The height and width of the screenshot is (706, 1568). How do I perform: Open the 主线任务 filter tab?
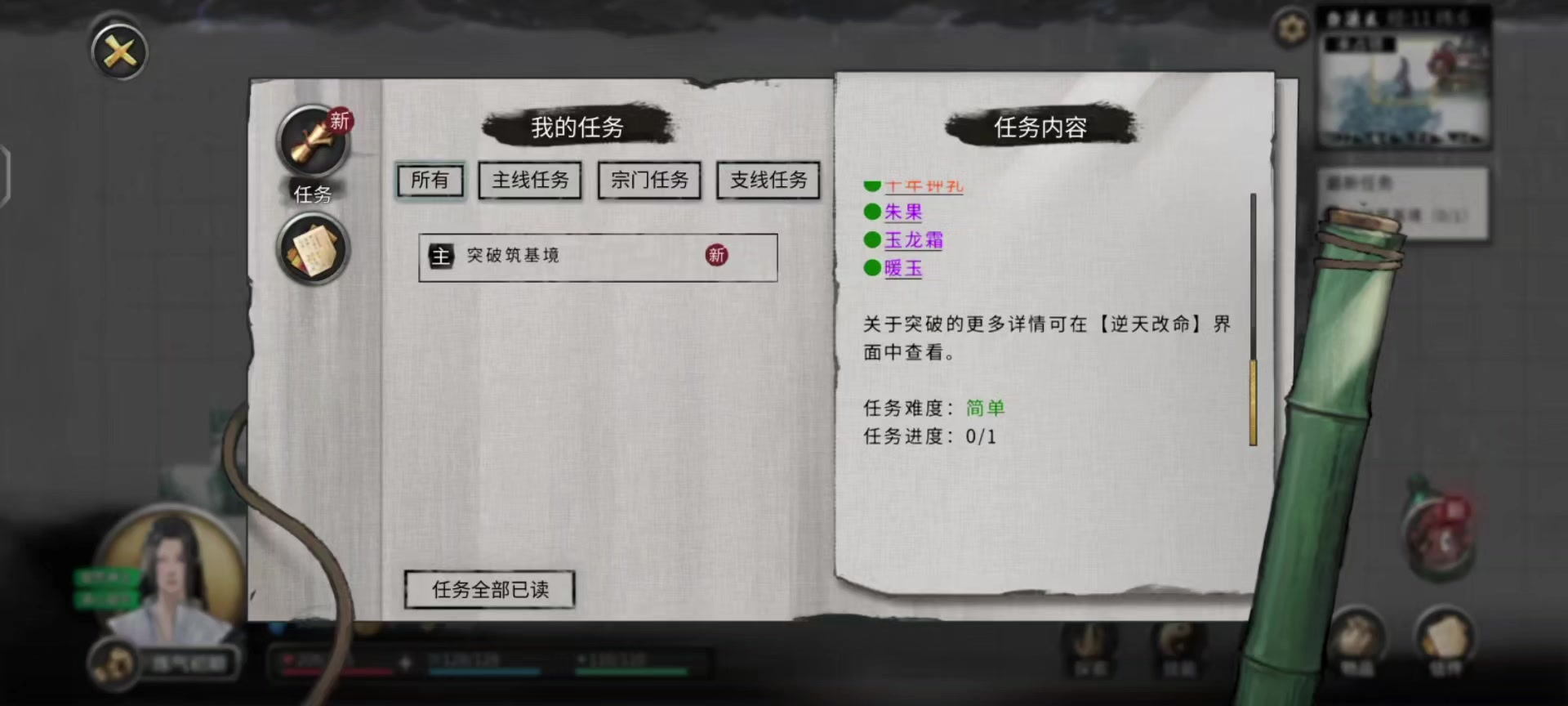(530, 180)
